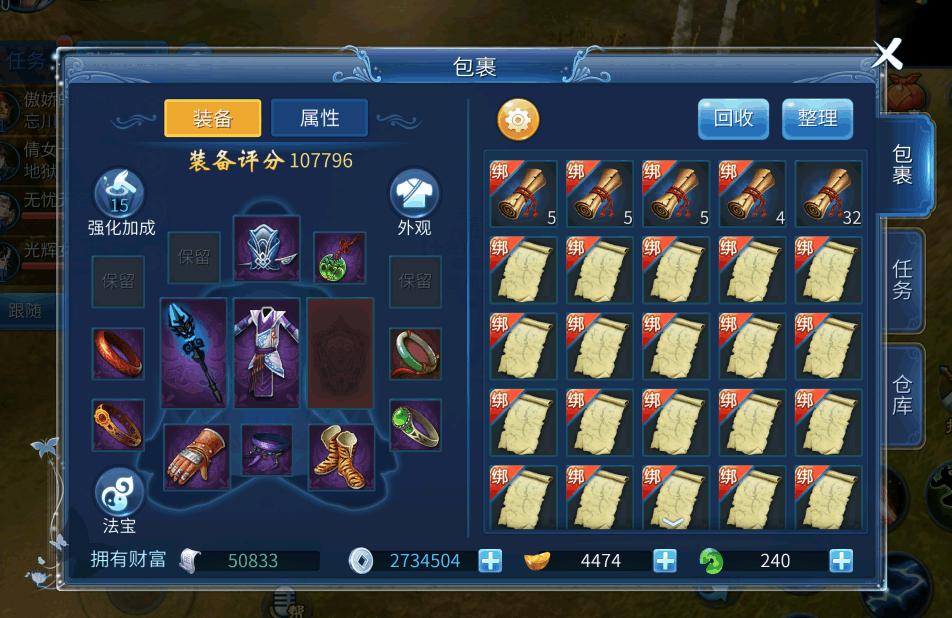Switch to the 仓库 warehouse tab
Viewport: 952px width, 618px height.
point(902,394)
